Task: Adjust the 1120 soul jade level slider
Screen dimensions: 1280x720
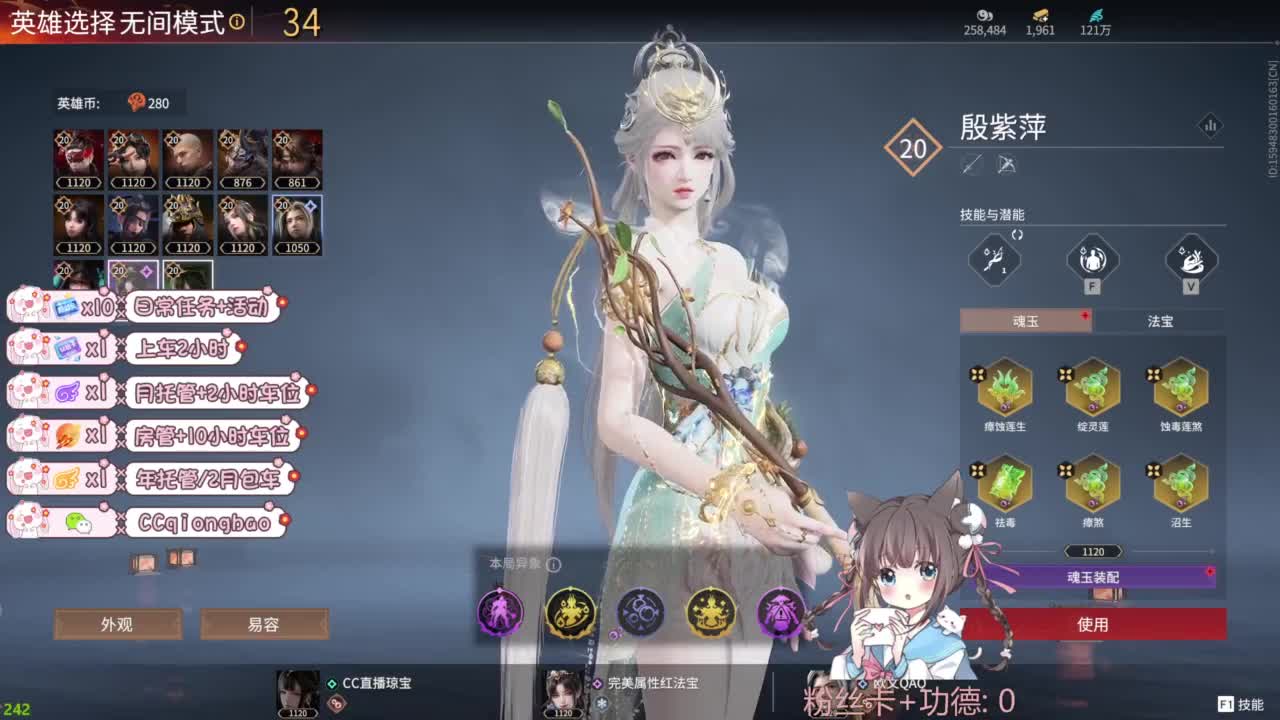Action: [1093, 551]
